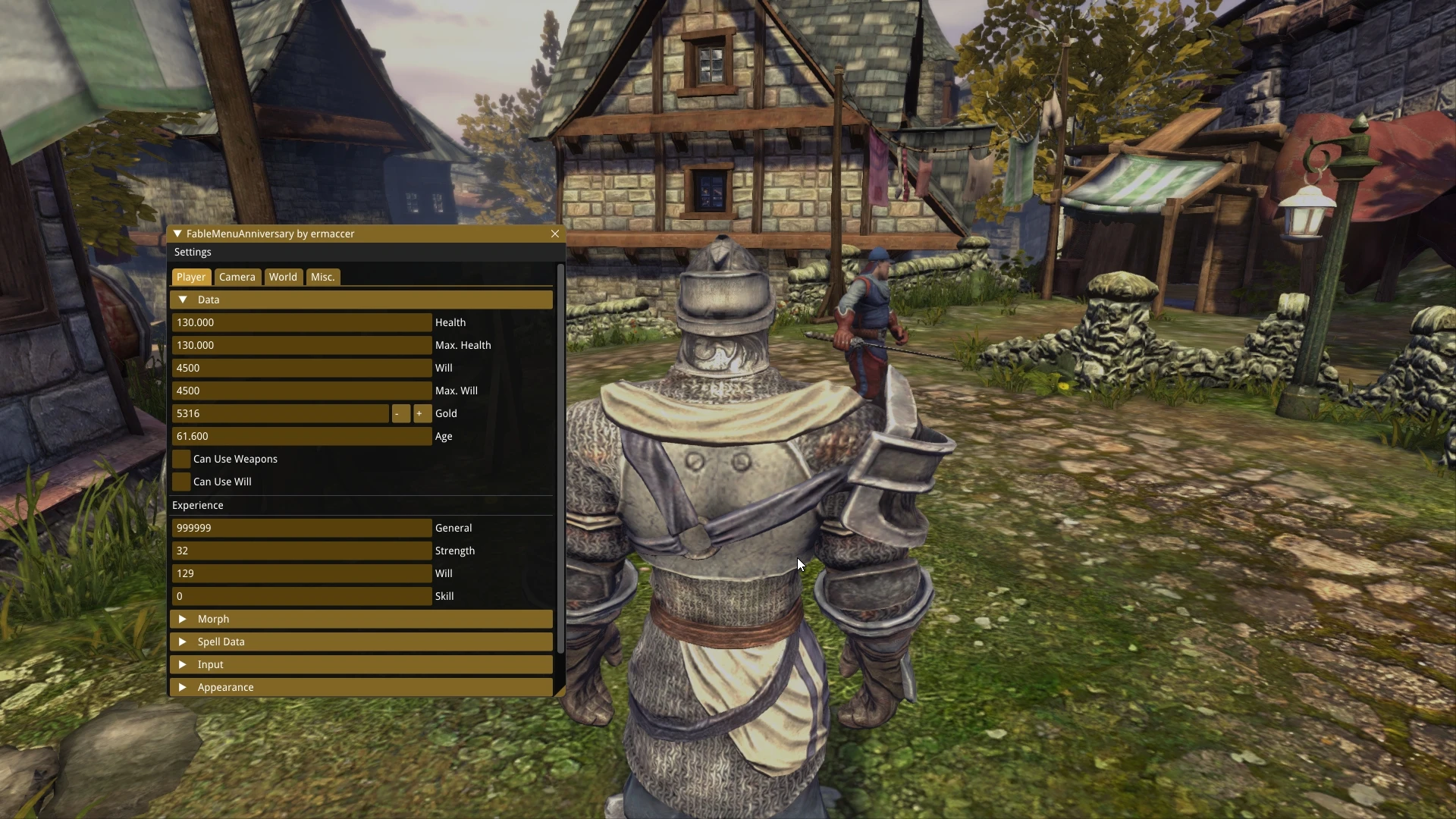The height and width of the screenshot is (819, 1456).
Task: Open the Misc. tab
Action: [x=322, y=277]
